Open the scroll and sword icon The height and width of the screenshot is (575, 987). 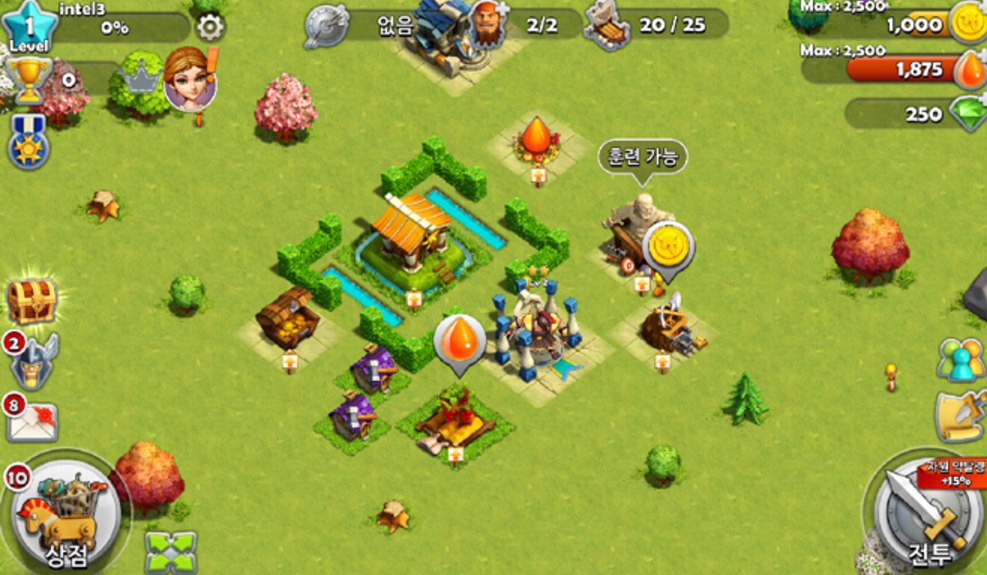click(x=960, y=415)
